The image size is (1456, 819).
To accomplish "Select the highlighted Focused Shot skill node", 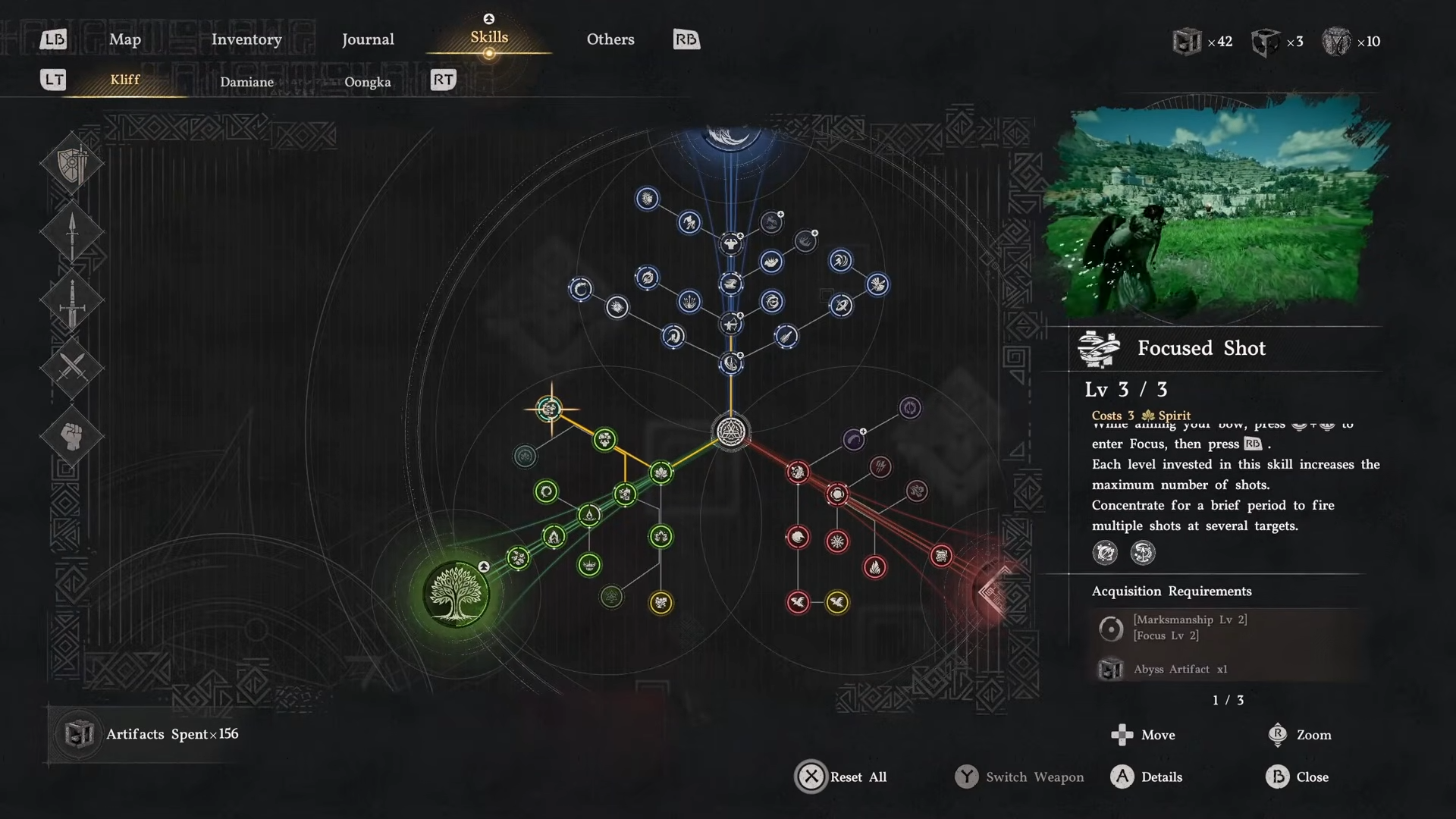I will click(x=550, y=409).
